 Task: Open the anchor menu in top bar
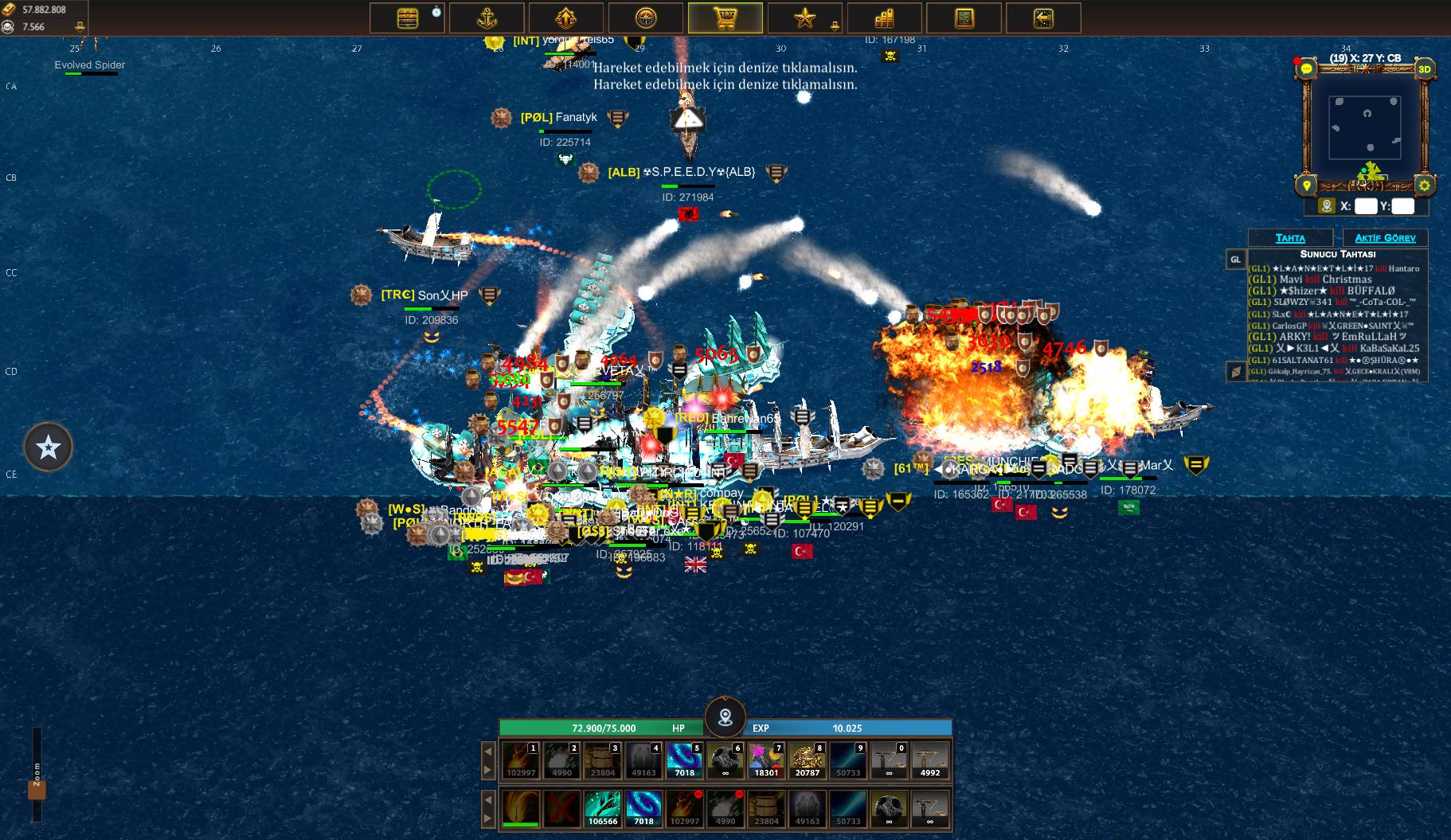tap(487, 18)
